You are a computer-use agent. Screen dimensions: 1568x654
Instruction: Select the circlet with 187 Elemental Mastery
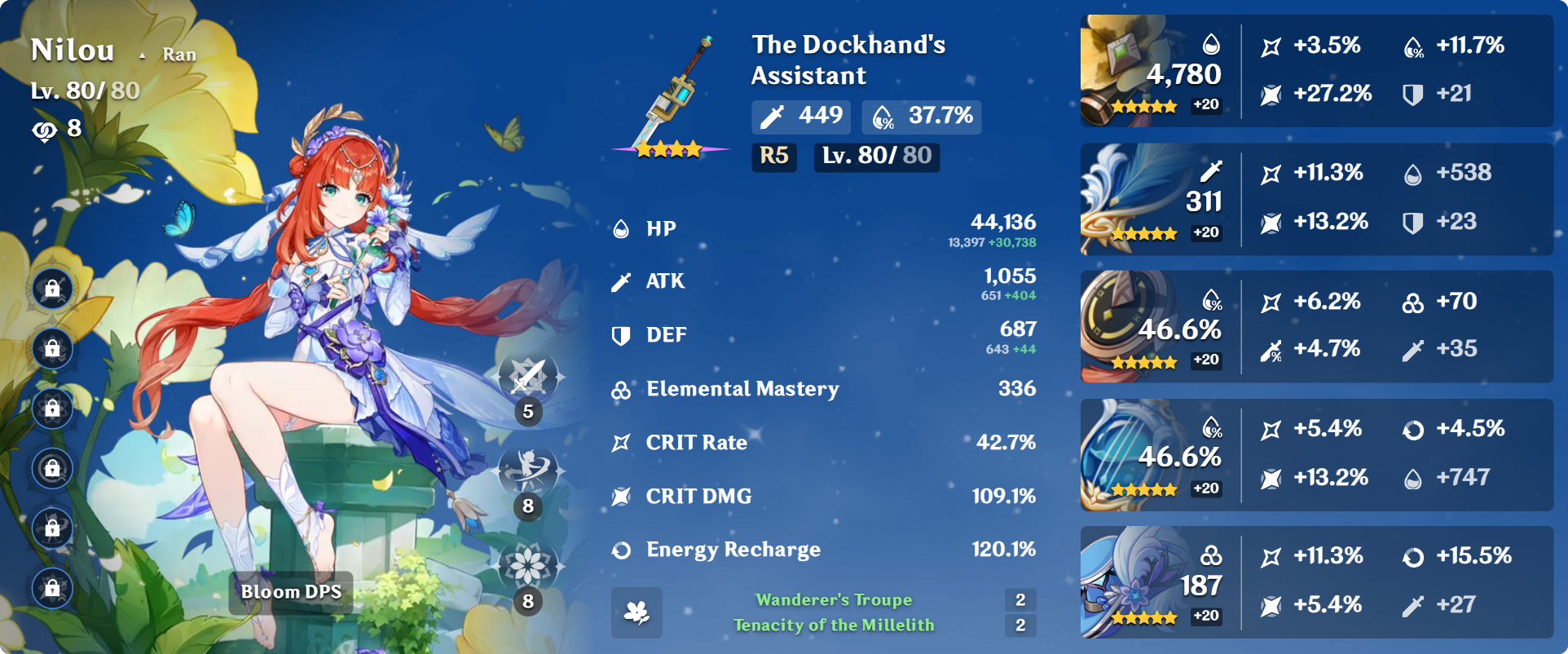(1152, 582)
